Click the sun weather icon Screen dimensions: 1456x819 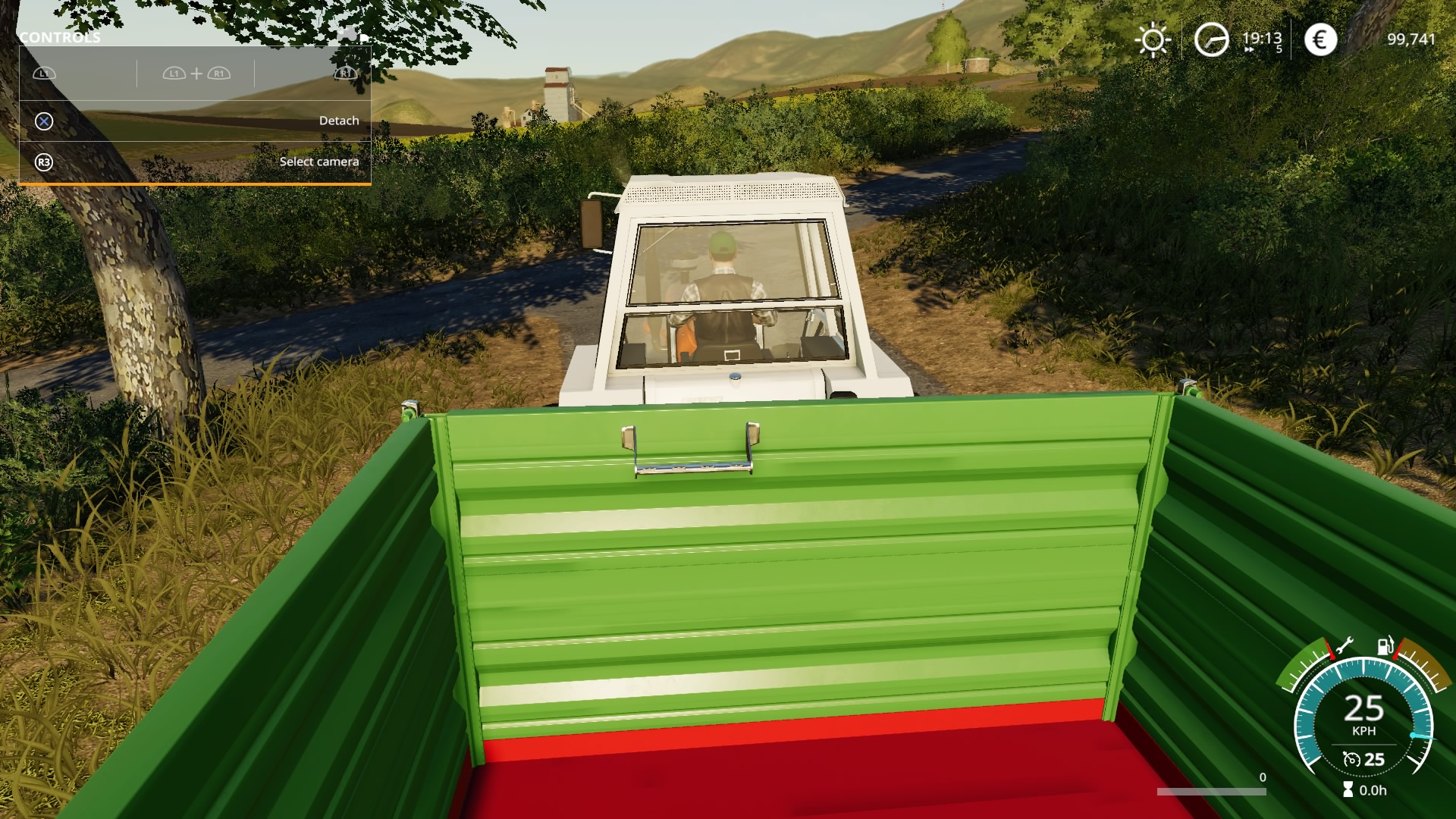click(1154, 38)
